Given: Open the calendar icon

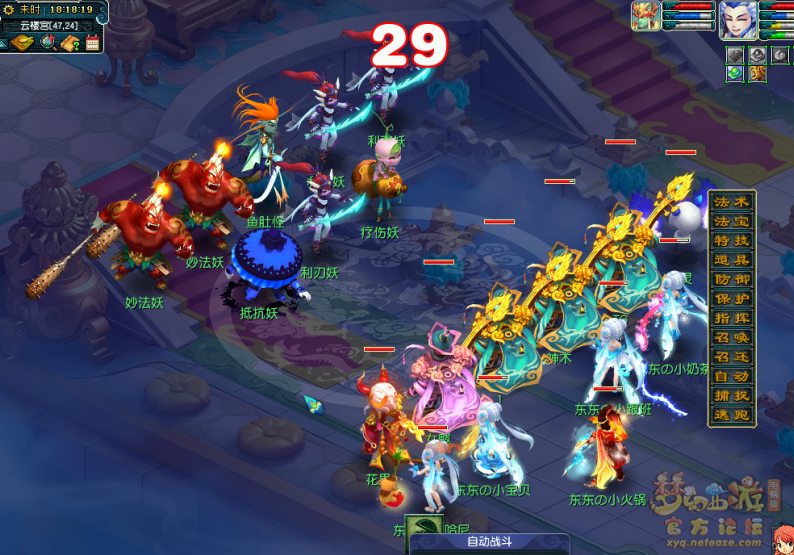Looking at the screenshot, I should pyautogui.click(x=93, y=43).
